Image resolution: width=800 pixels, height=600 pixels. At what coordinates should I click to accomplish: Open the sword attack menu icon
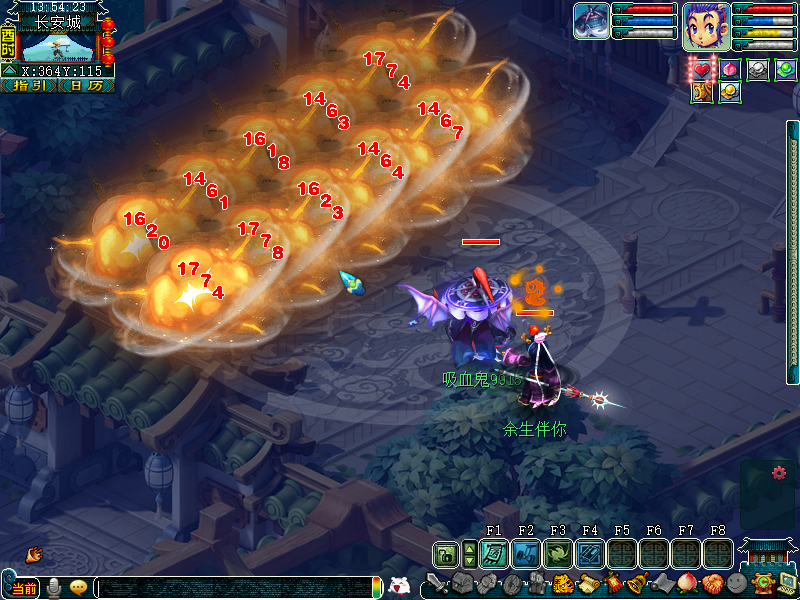pos(437,582)
